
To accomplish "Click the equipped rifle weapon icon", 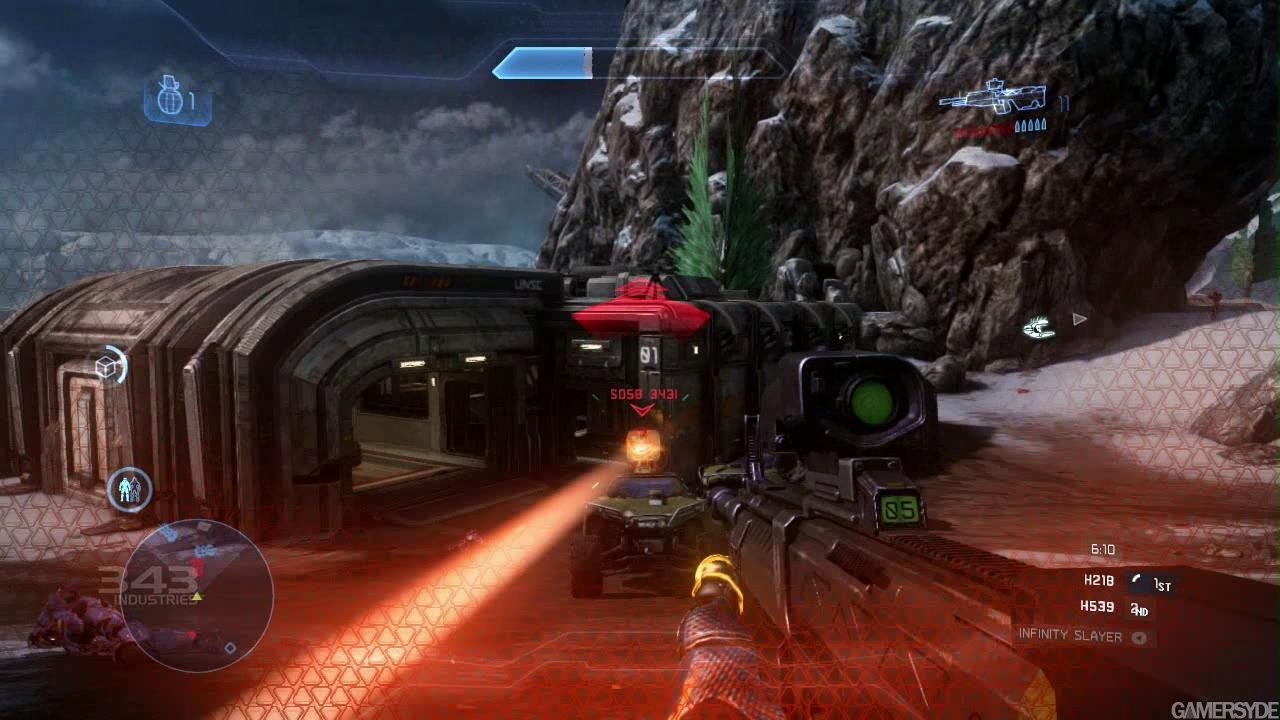I will coord(993,101).
